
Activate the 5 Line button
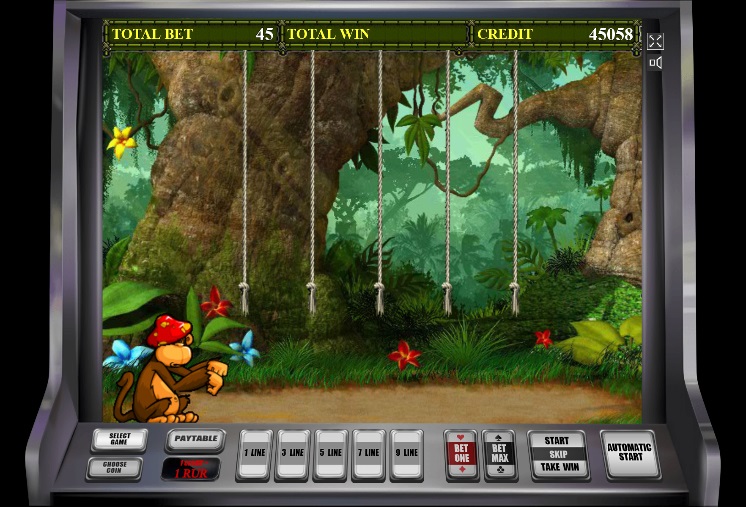click(330, 454)
